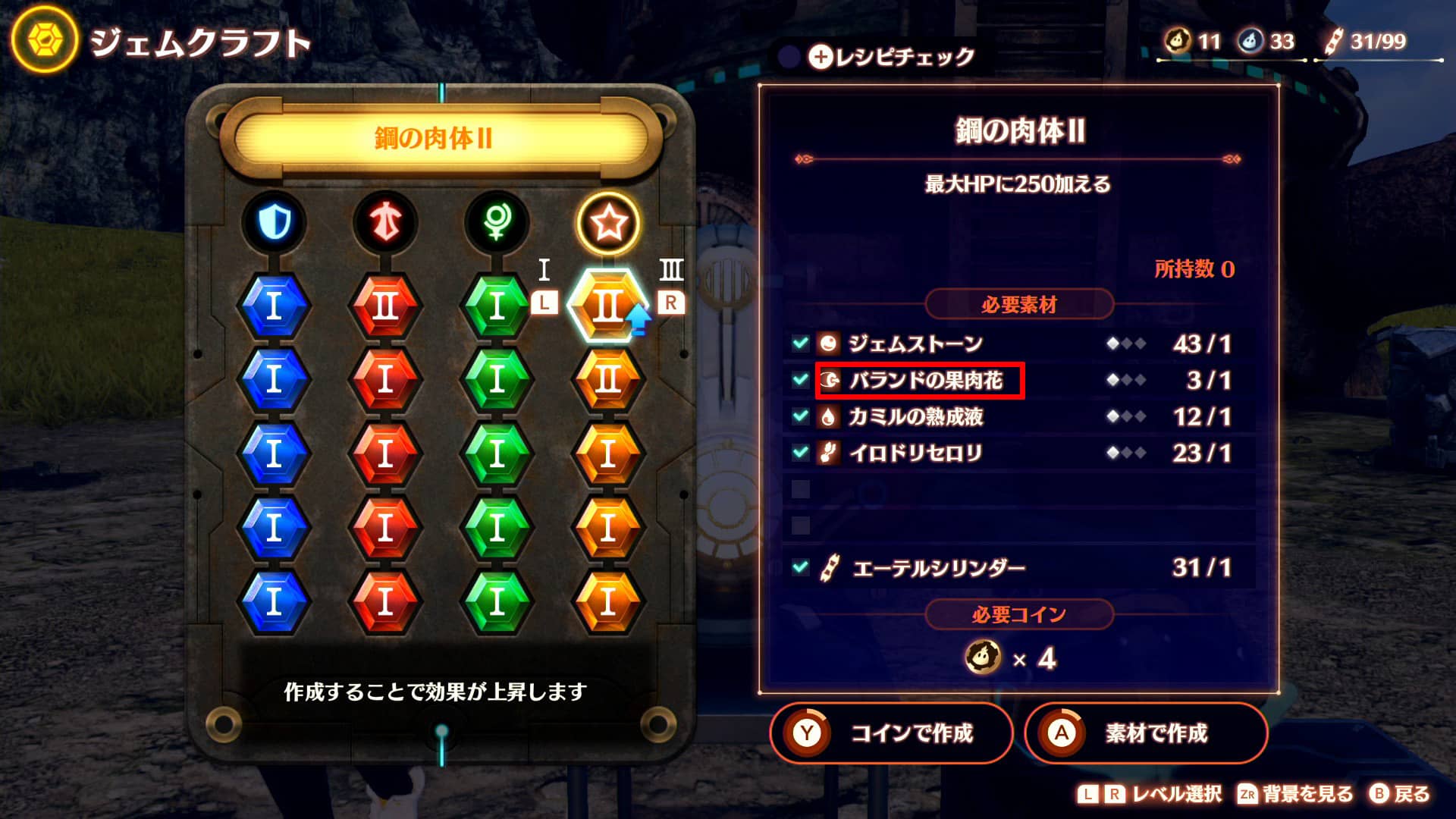Click the ジェムストーン material icon
The height and width of the screenshot is (819, 1456).
tap(829, 344)
